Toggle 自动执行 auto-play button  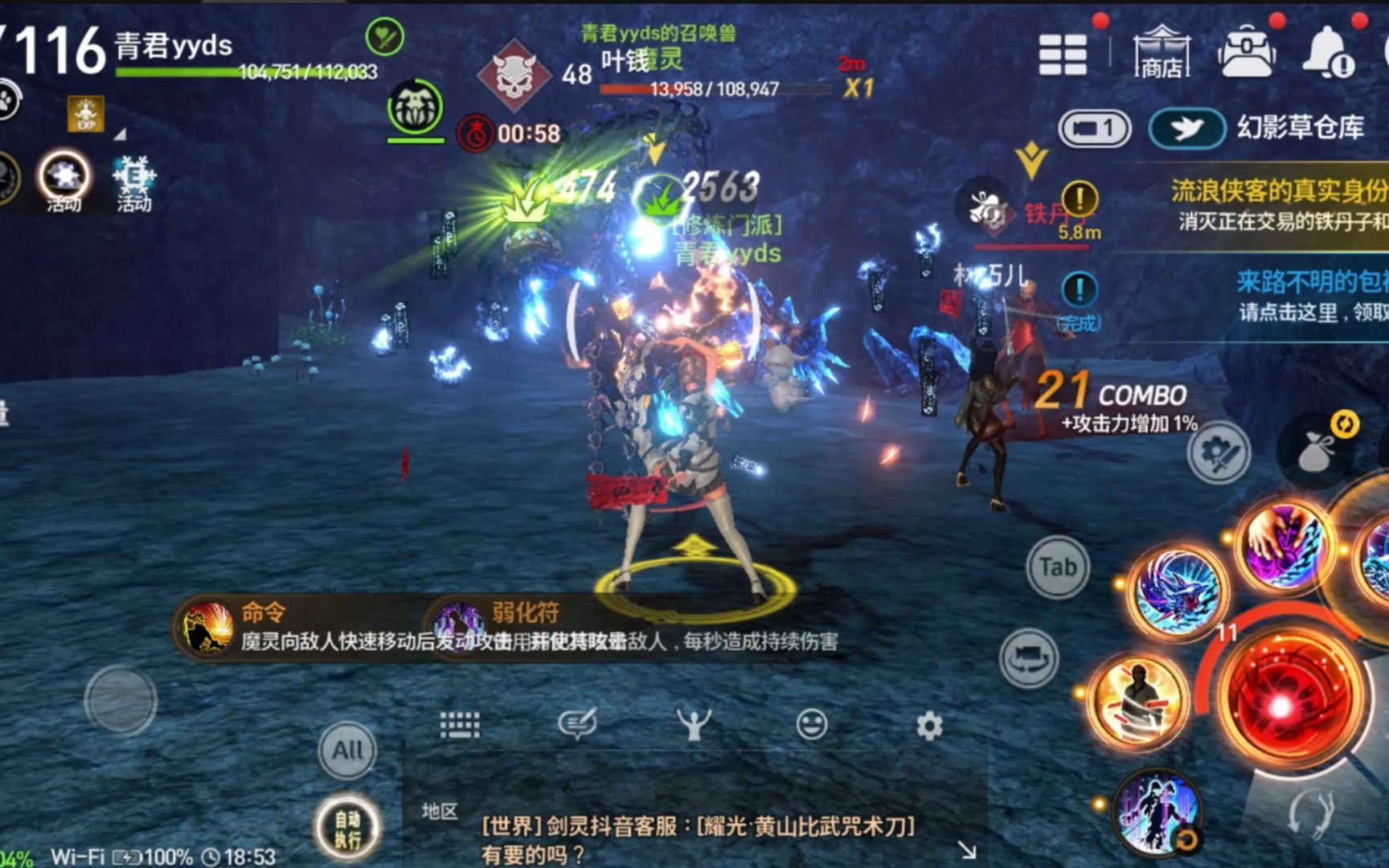[347, 829]
